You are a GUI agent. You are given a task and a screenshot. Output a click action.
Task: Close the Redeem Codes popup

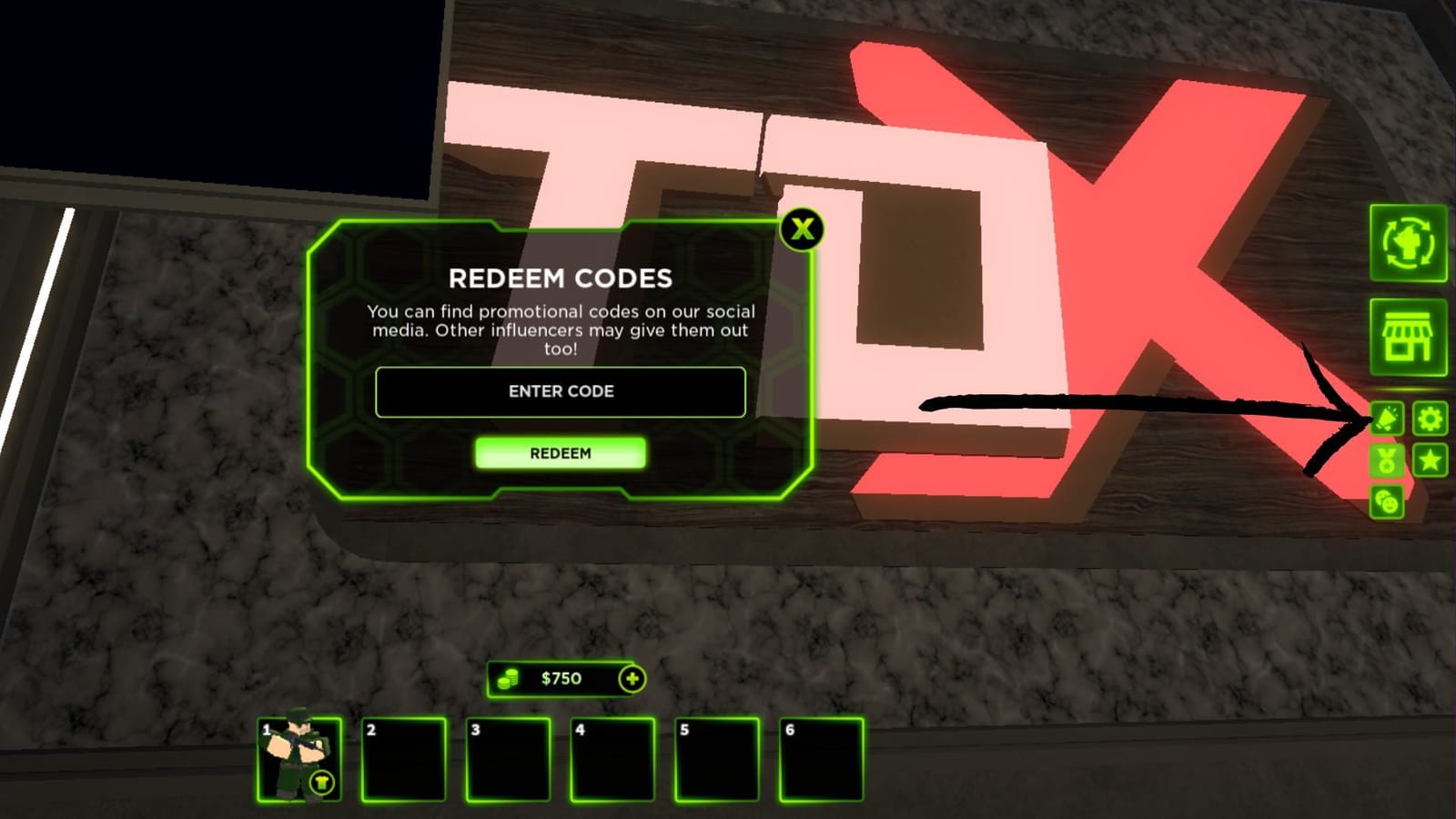tap(802, 230)
